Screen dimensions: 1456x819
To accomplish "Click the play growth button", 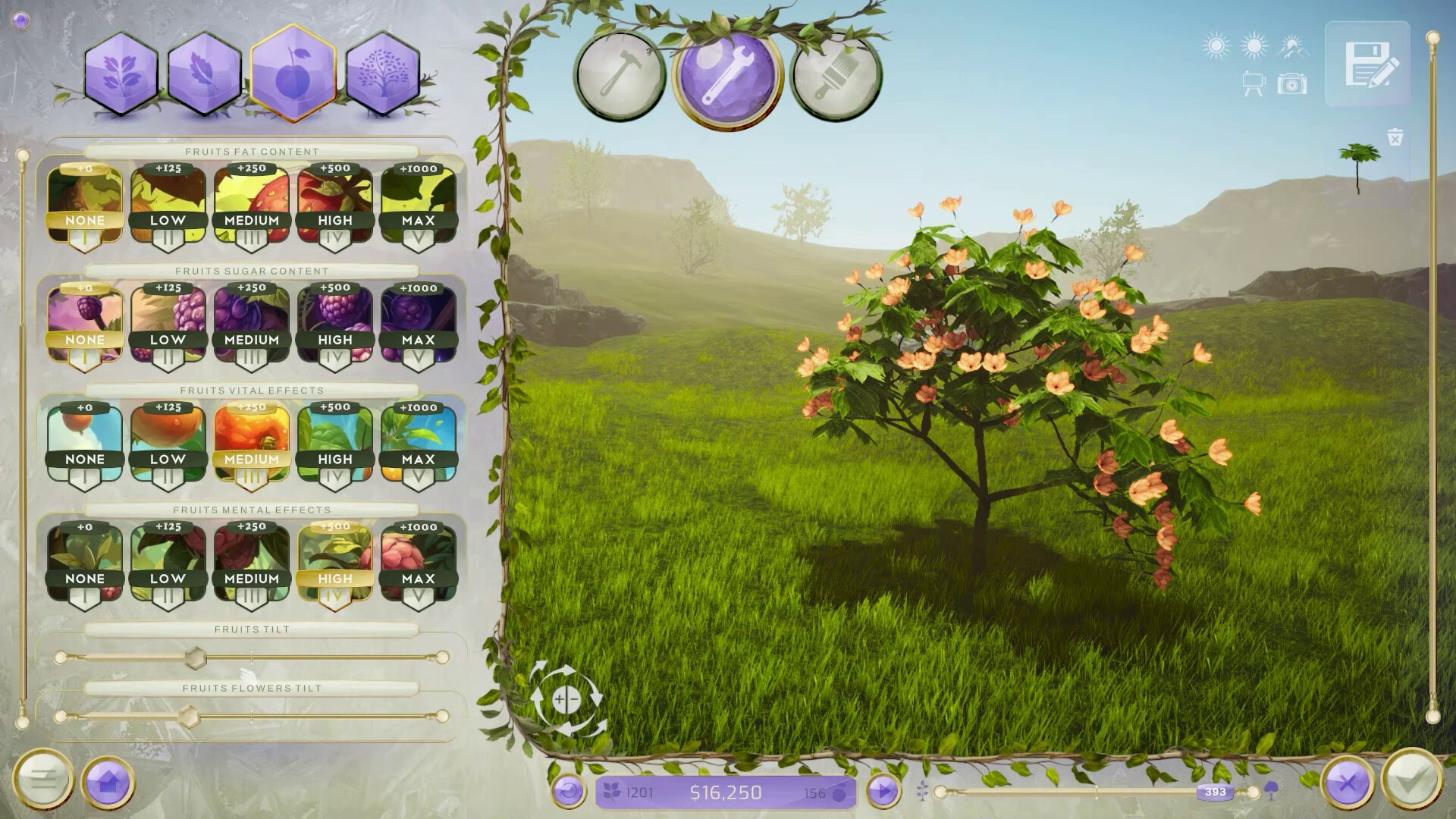I will [882, 791].
